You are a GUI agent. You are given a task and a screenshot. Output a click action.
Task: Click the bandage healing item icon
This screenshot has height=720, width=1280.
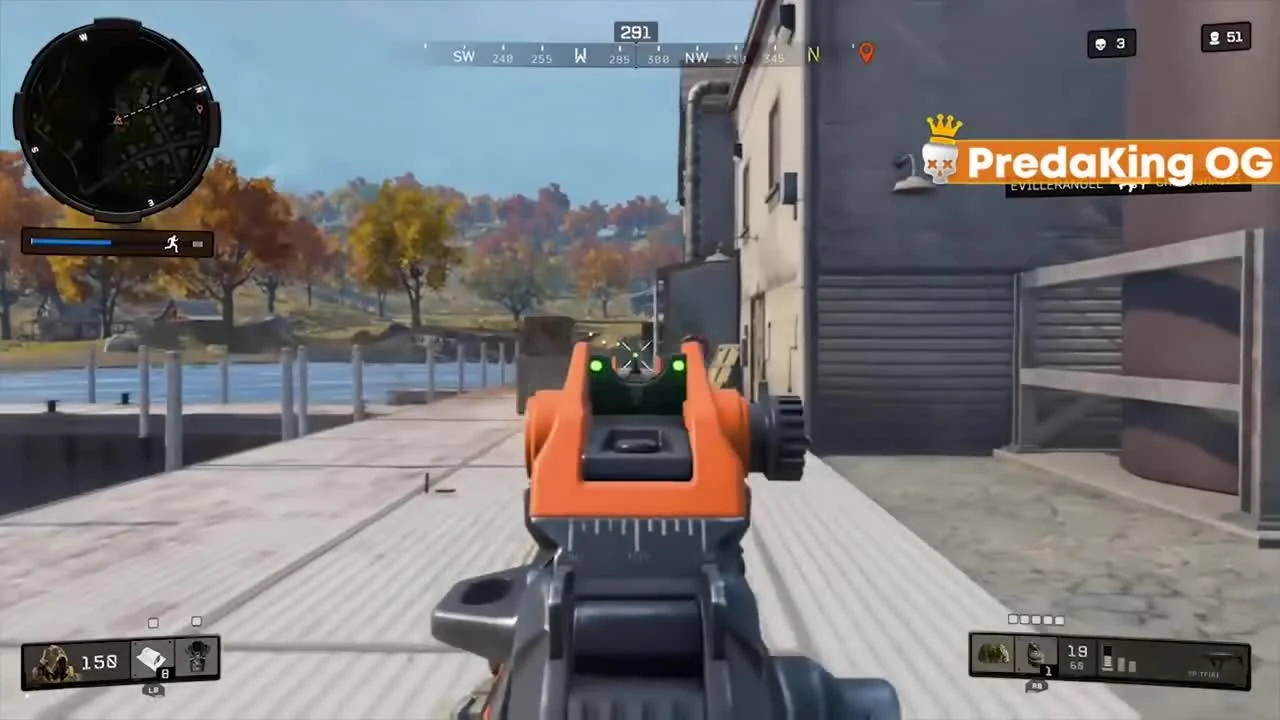point(152,657)
